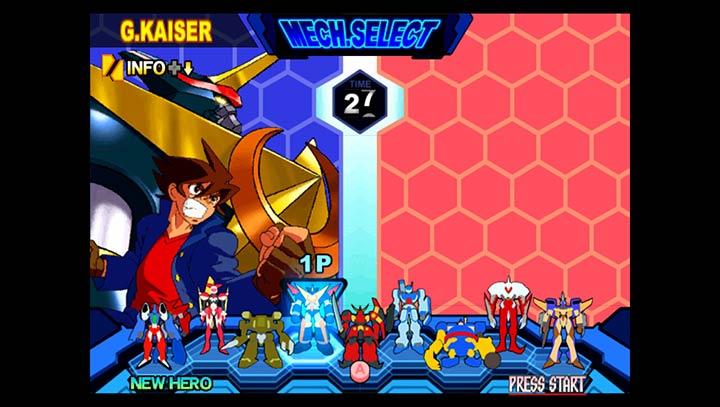The width and height of the screenshot is (720, 407).
Task: Pick the round yellow and blue mech
Action: [460, 342]
